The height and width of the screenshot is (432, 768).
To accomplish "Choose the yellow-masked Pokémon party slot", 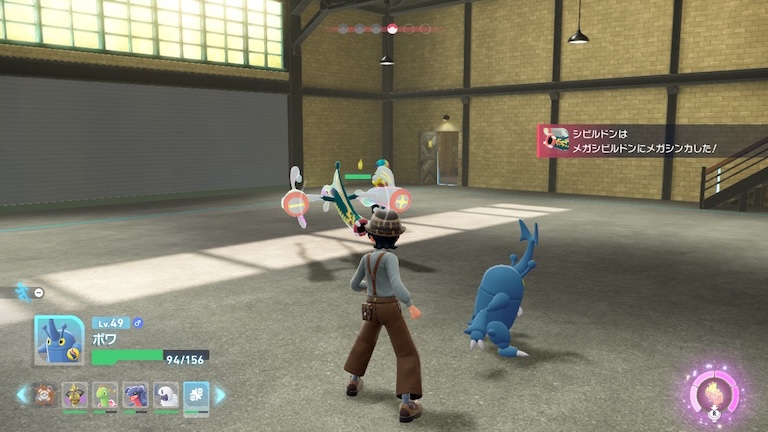I will (75, 395).
